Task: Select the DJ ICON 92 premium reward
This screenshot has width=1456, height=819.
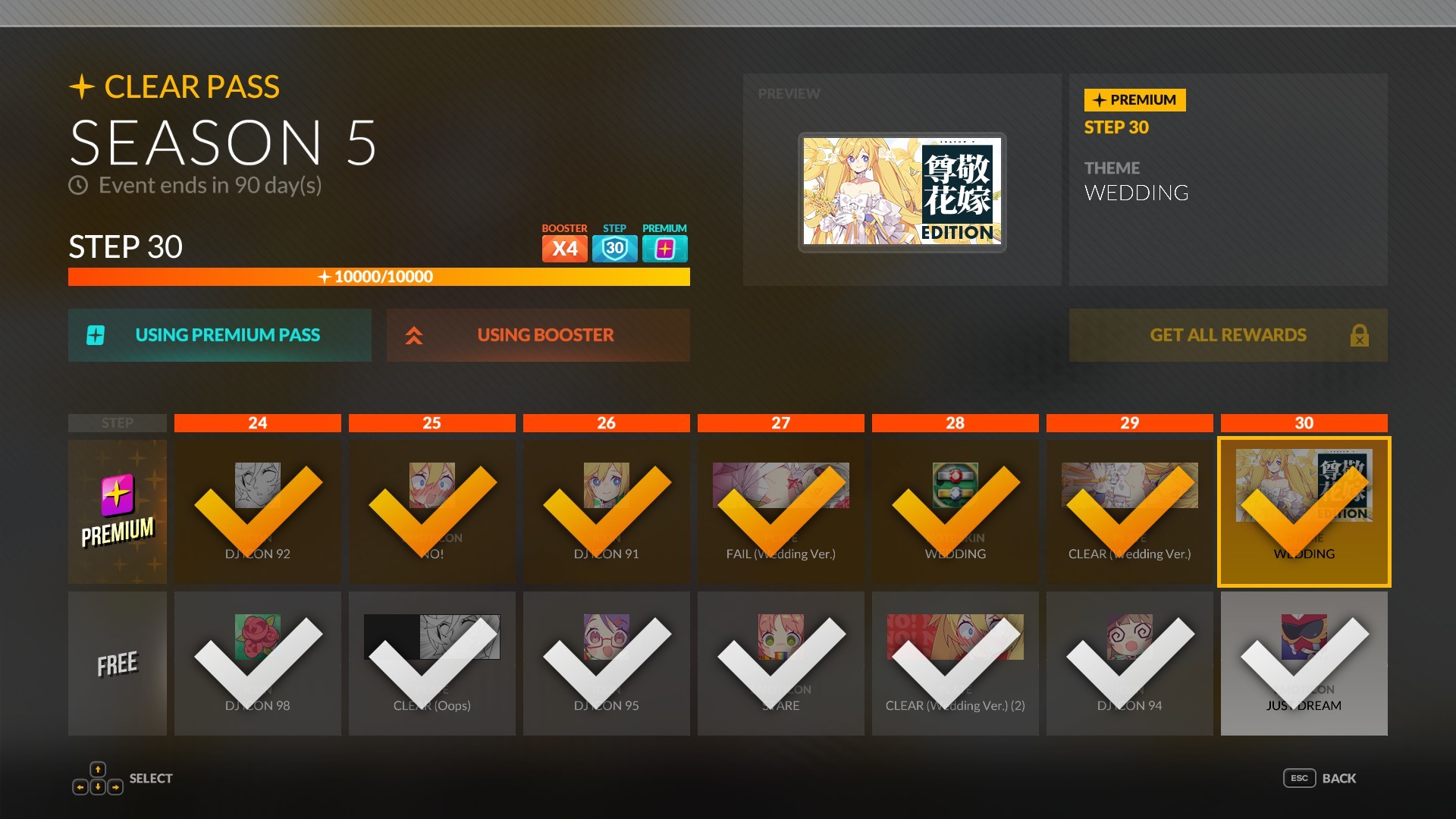Action: click(257, 512)
